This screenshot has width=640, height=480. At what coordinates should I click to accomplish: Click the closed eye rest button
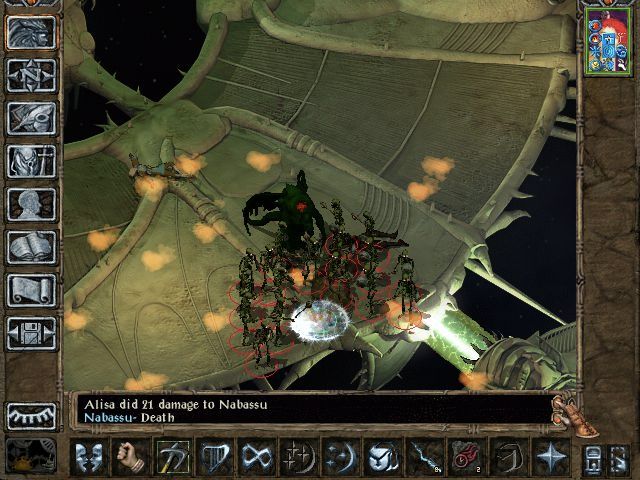pos(31,415)
